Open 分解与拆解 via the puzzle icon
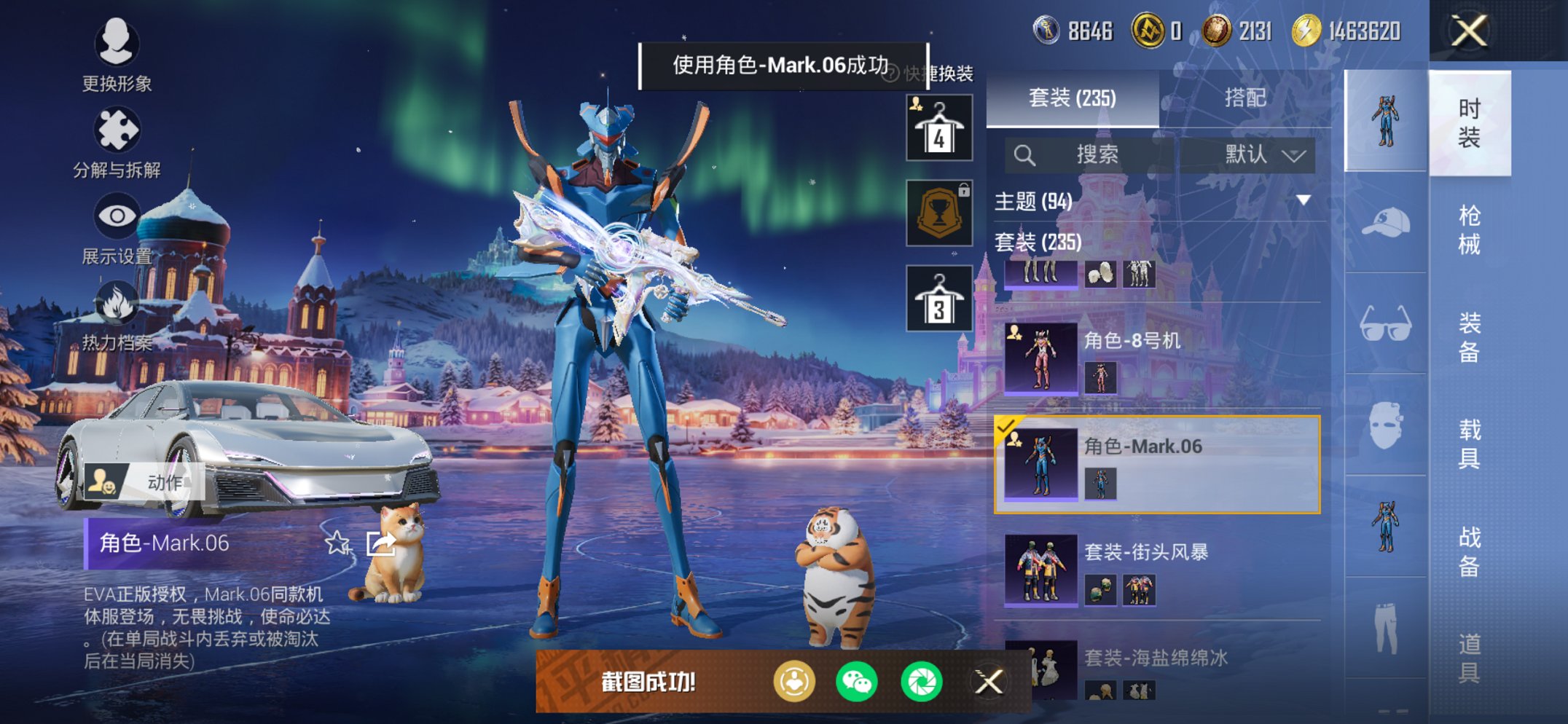 point(117,131)
